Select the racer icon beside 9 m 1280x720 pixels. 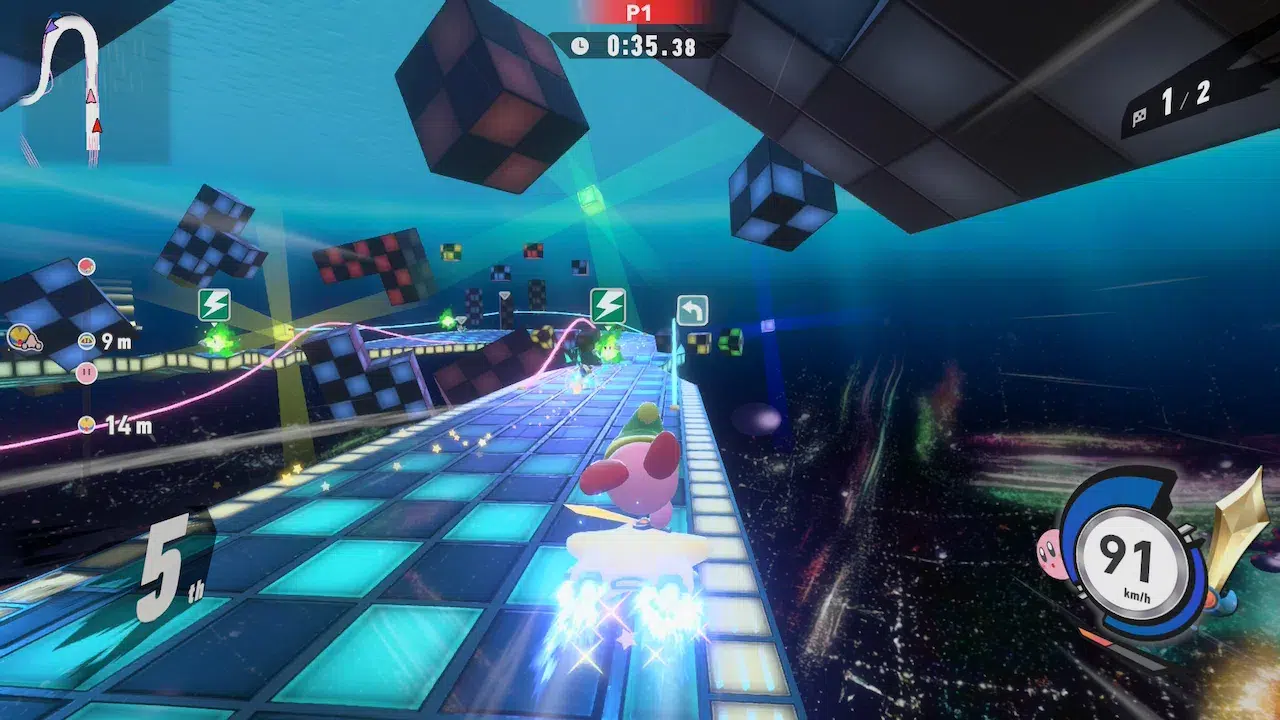click(x=86, y=341)
